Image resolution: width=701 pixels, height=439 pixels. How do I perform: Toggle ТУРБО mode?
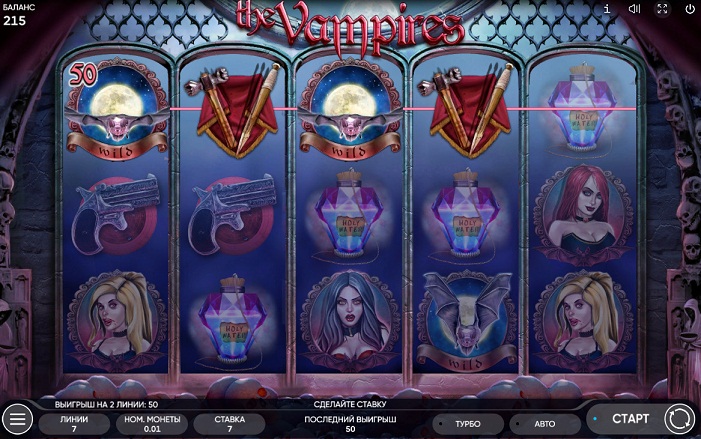(468, 423)
